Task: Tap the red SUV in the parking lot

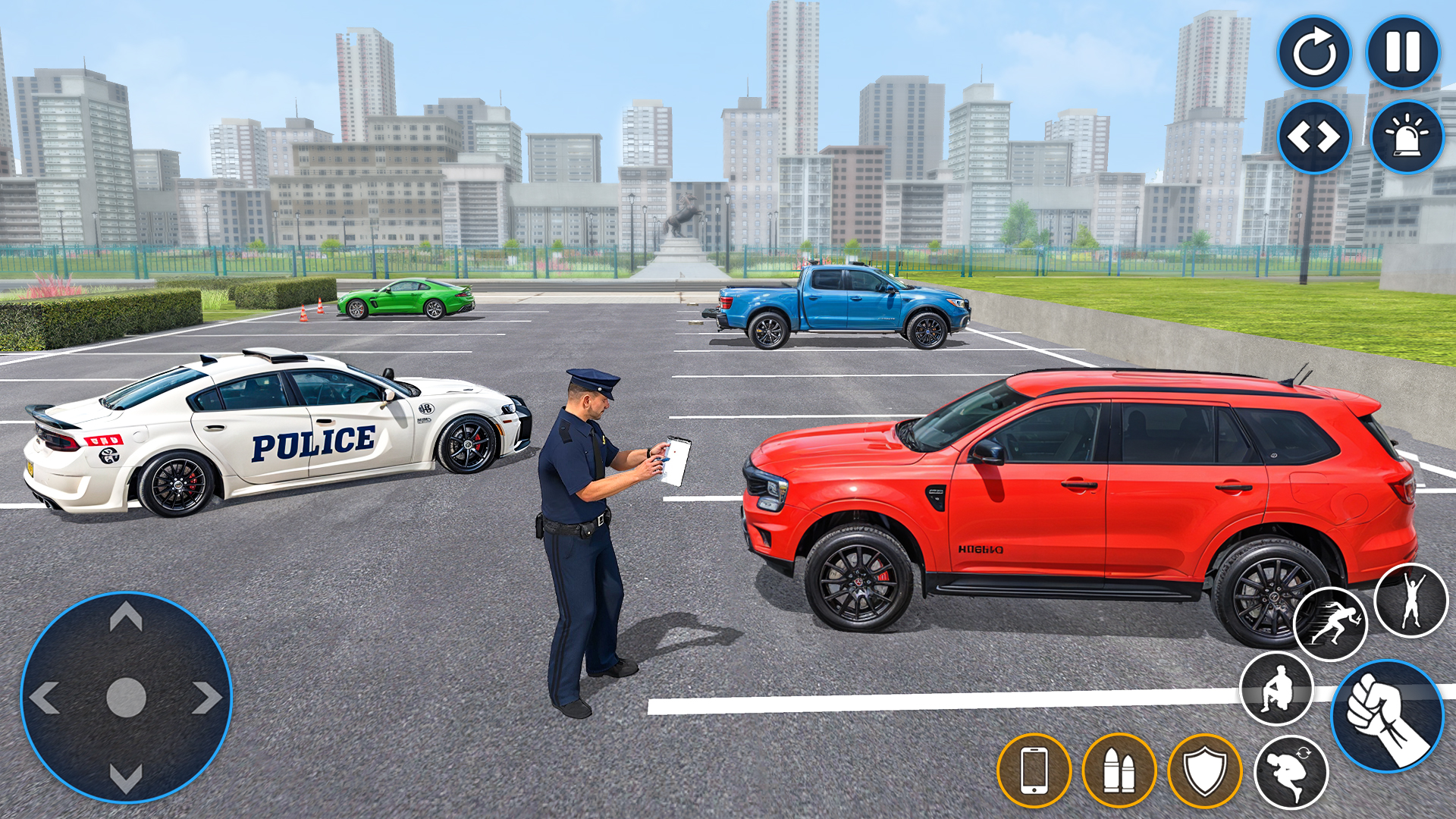Action: (1062, 493)
